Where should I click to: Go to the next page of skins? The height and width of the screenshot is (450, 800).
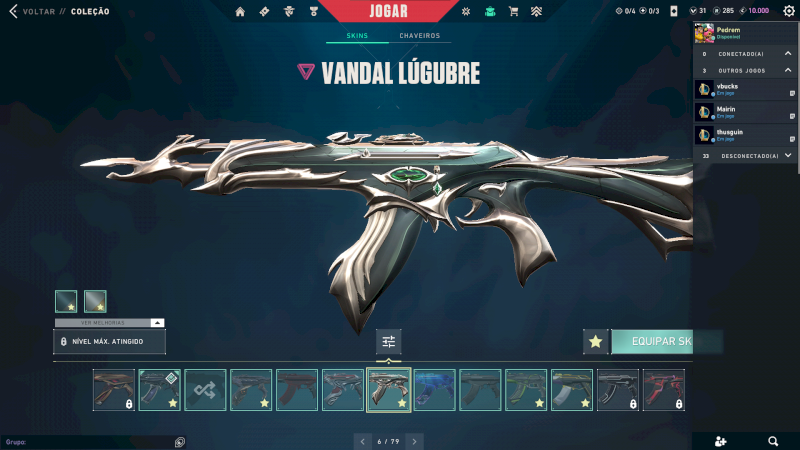pos(414,440)
